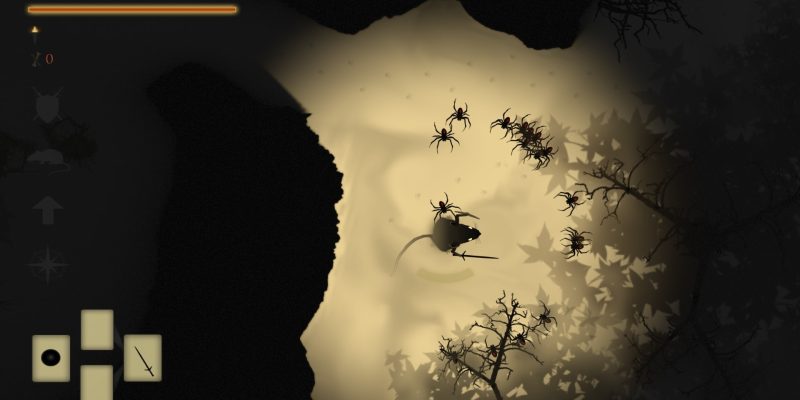Tap the sword attack button
This screenshot has width=800, height=400.
pyautogui.click(x=143, y=357)
